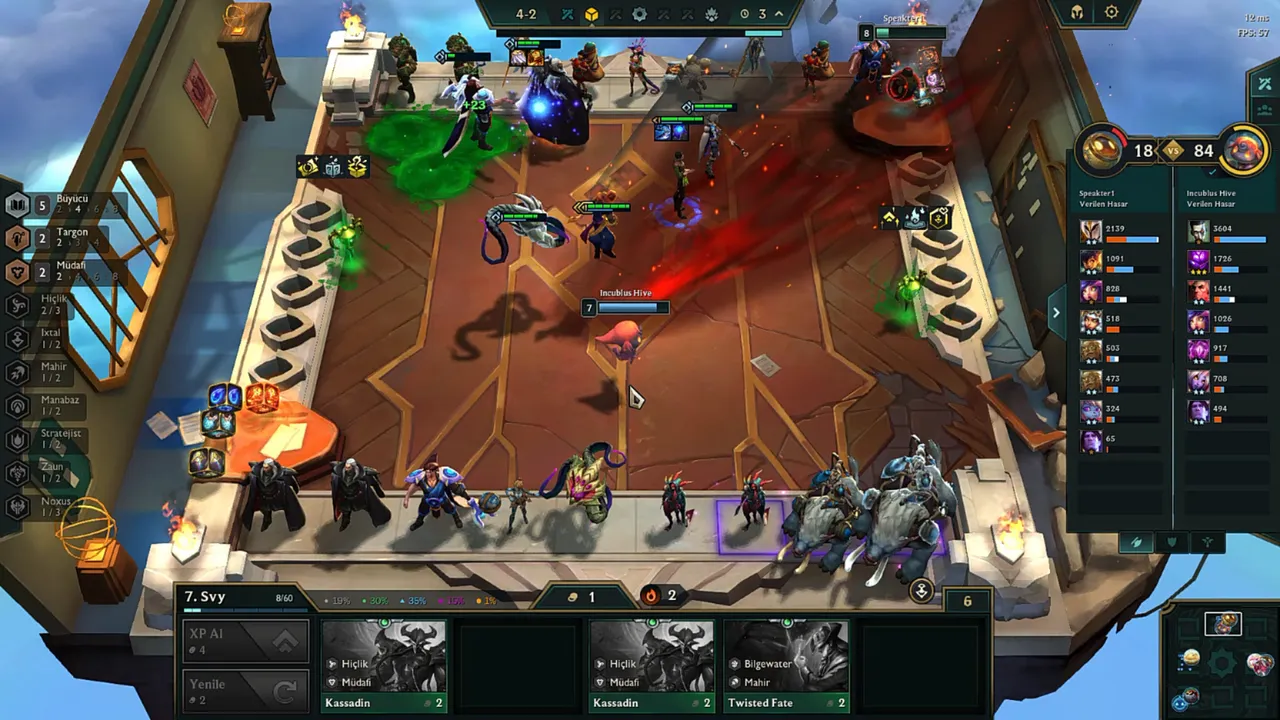Click the gear in the emote wheel
The height and width of the screenshot is (720, 1280).
(1222, 662)
